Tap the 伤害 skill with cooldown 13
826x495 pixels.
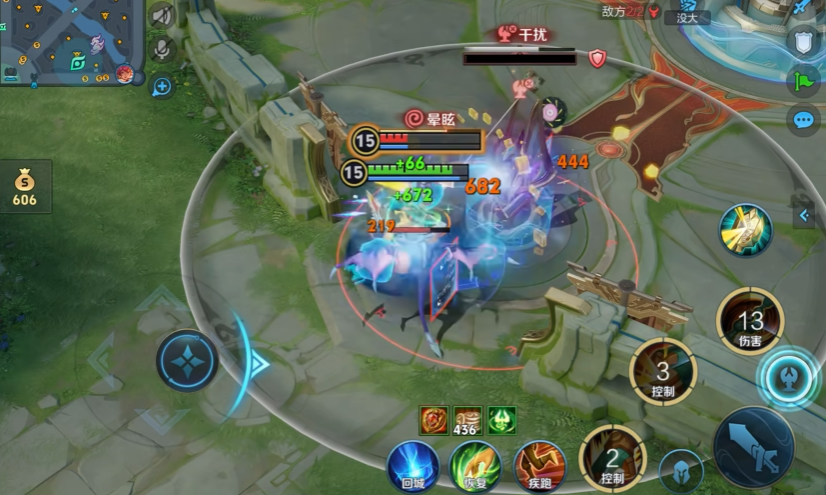[750, 321]
